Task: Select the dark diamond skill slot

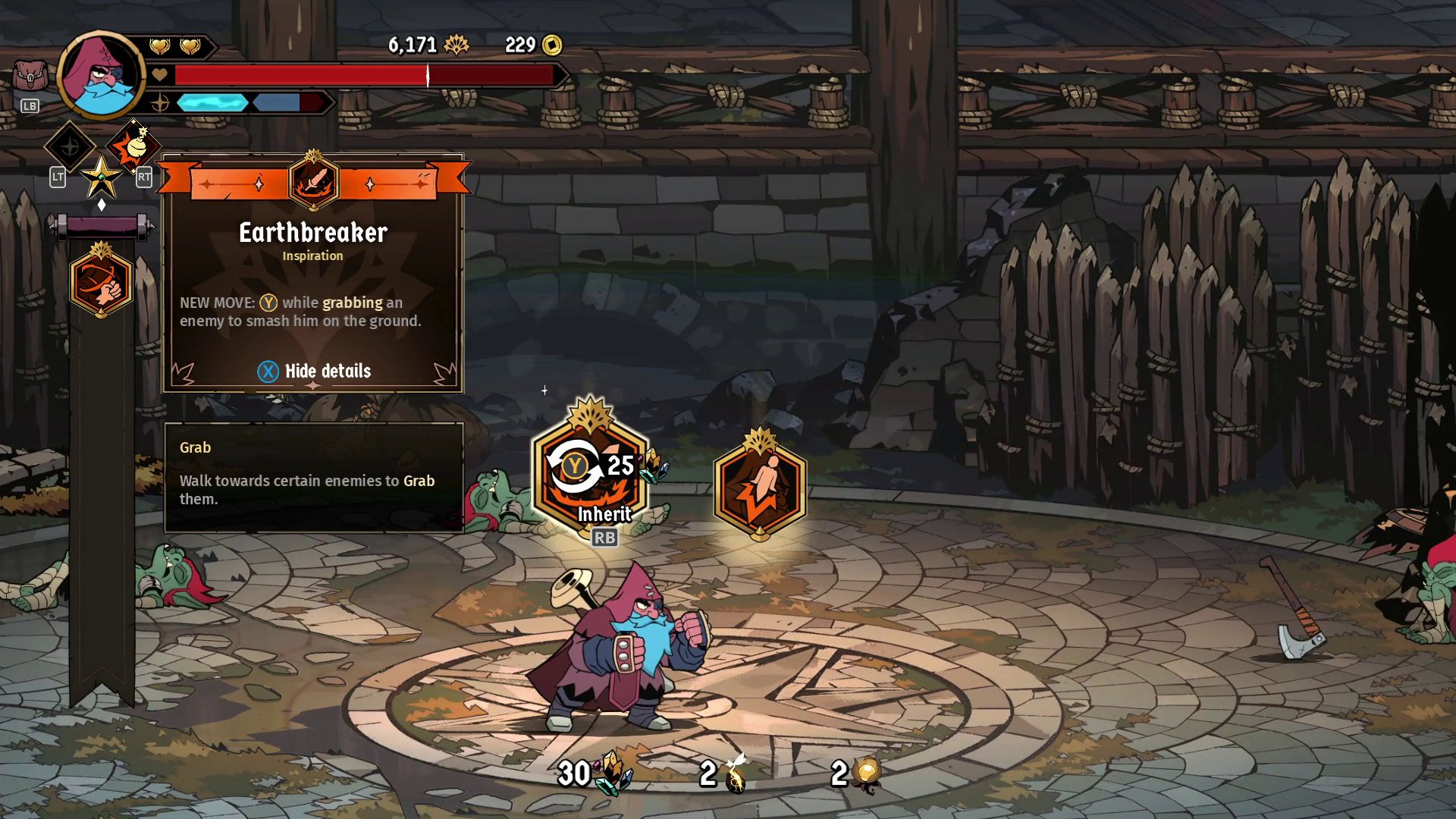Action: click(x=70, y=146)
